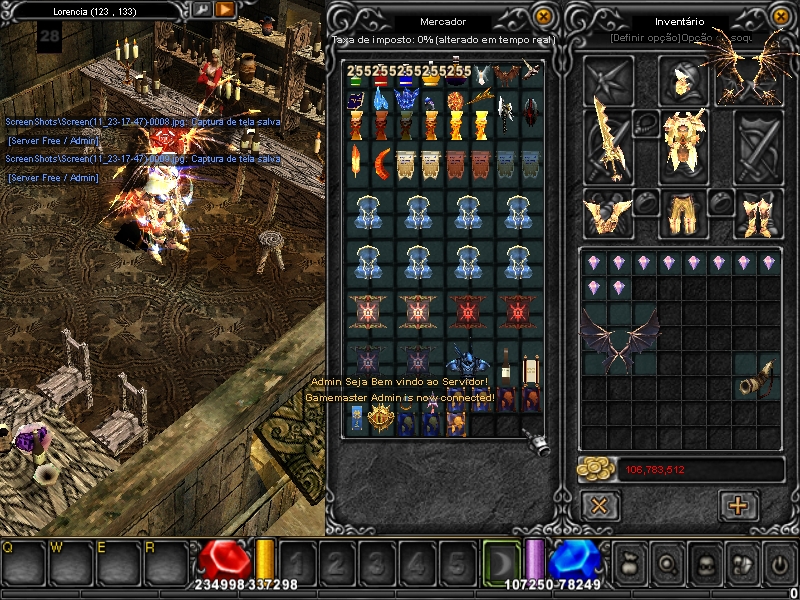Close the Mercador shop window
Viewport: 800px width, 600px height.
coord(543,17)
